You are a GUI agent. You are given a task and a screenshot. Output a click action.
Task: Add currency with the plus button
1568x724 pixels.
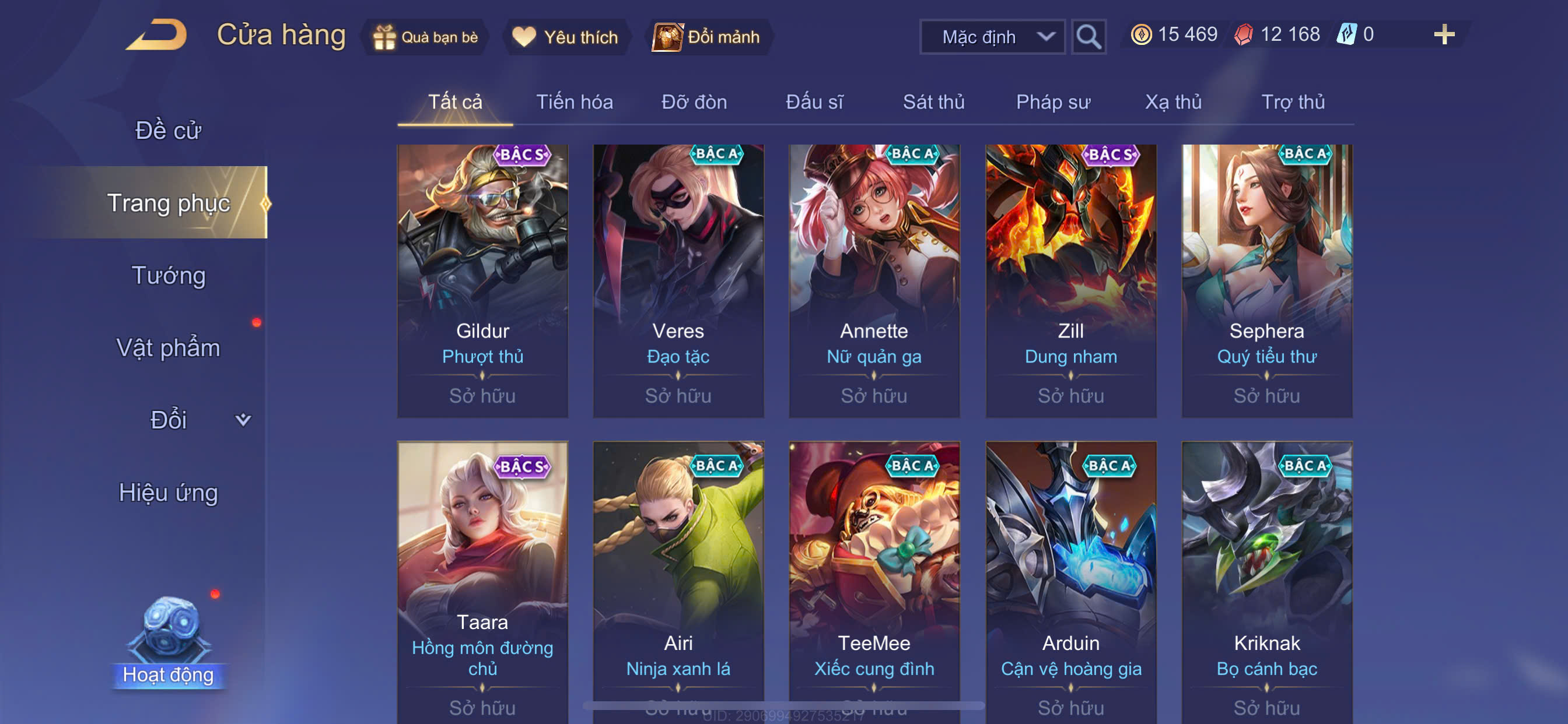coord(1444,34)
